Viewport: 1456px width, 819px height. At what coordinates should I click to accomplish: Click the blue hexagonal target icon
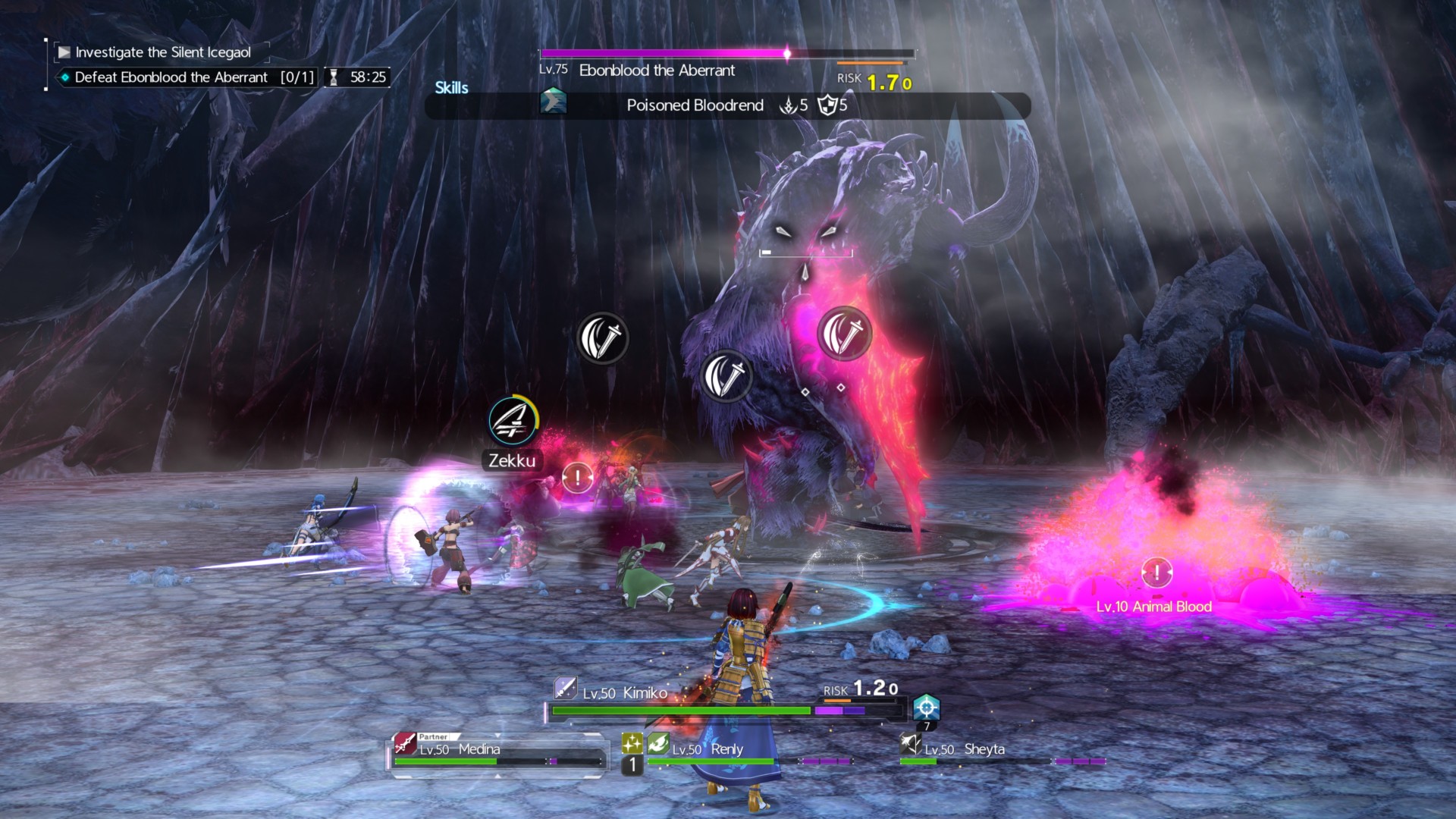point(926,708)
